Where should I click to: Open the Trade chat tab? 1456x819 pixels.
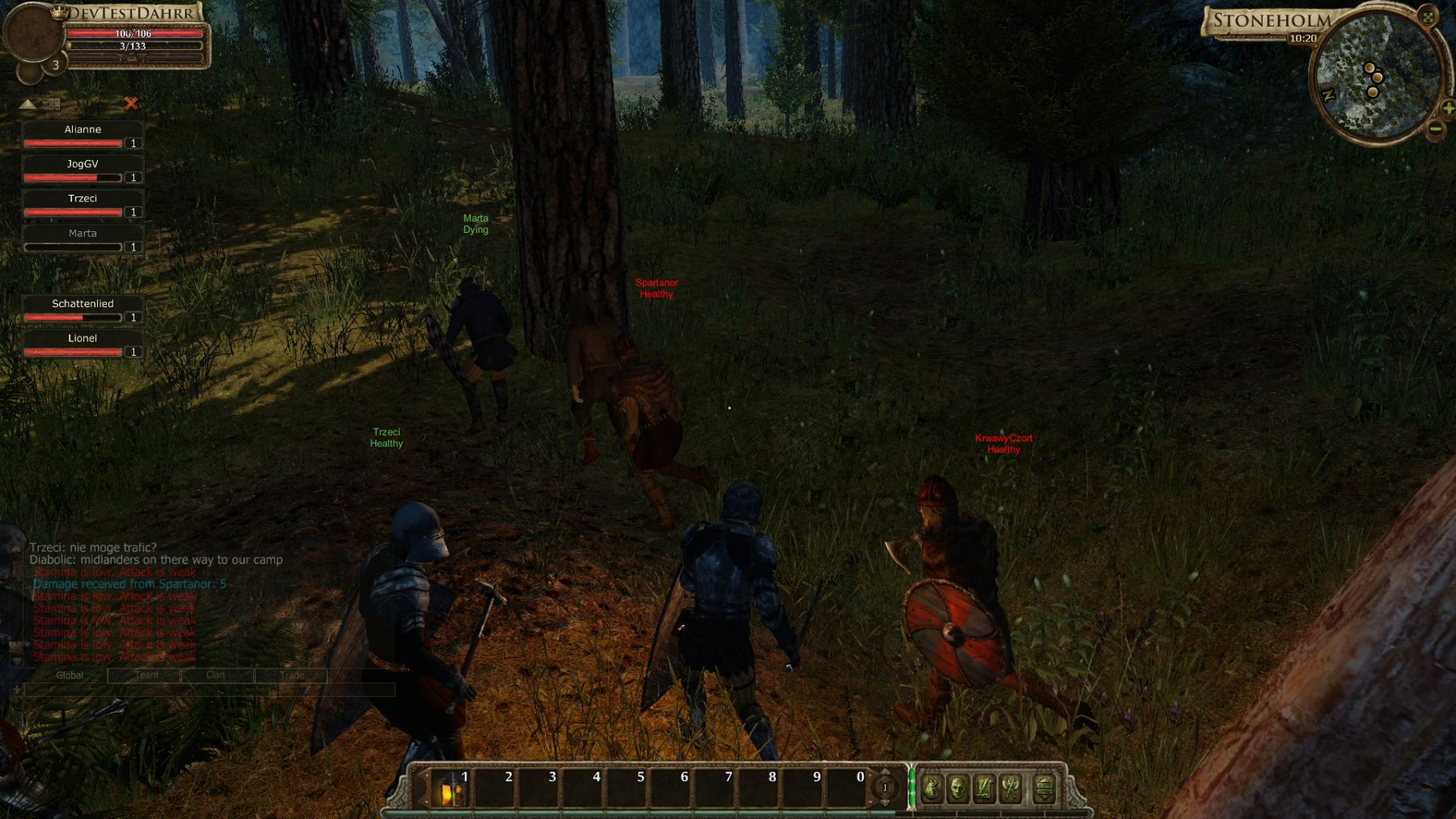click(x=292, y=675)
